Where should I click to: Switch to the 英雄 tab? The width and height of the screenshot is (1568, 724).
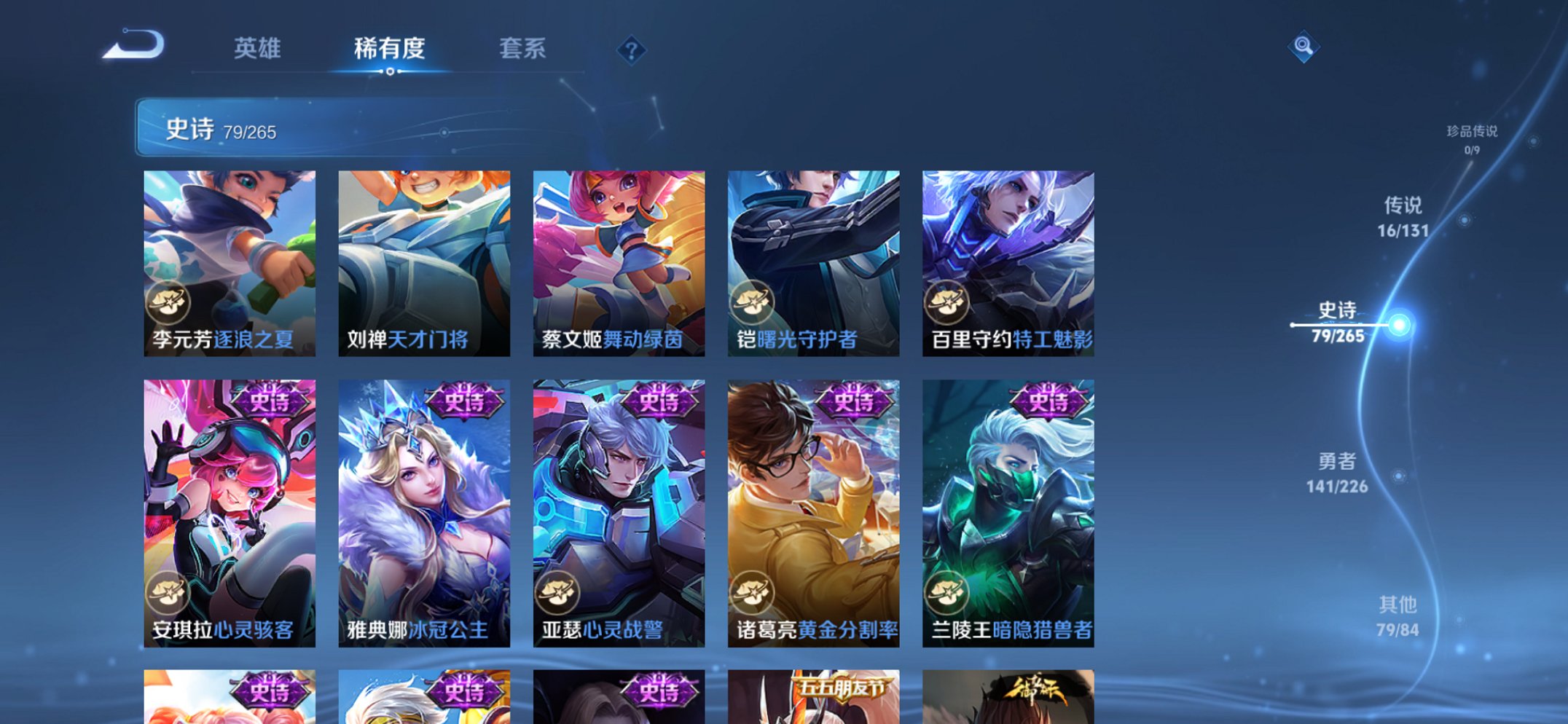[259, 48]
